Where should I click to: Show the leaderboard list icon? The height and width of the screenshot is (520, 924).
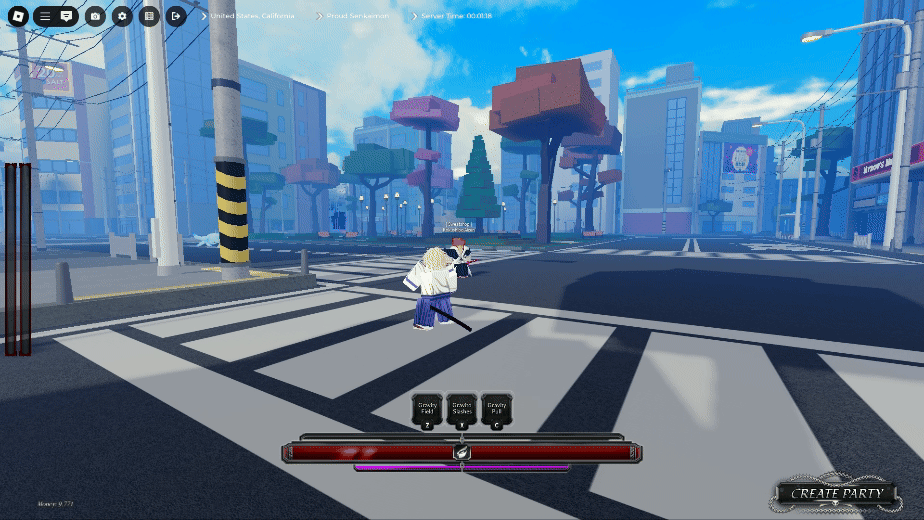149,16
